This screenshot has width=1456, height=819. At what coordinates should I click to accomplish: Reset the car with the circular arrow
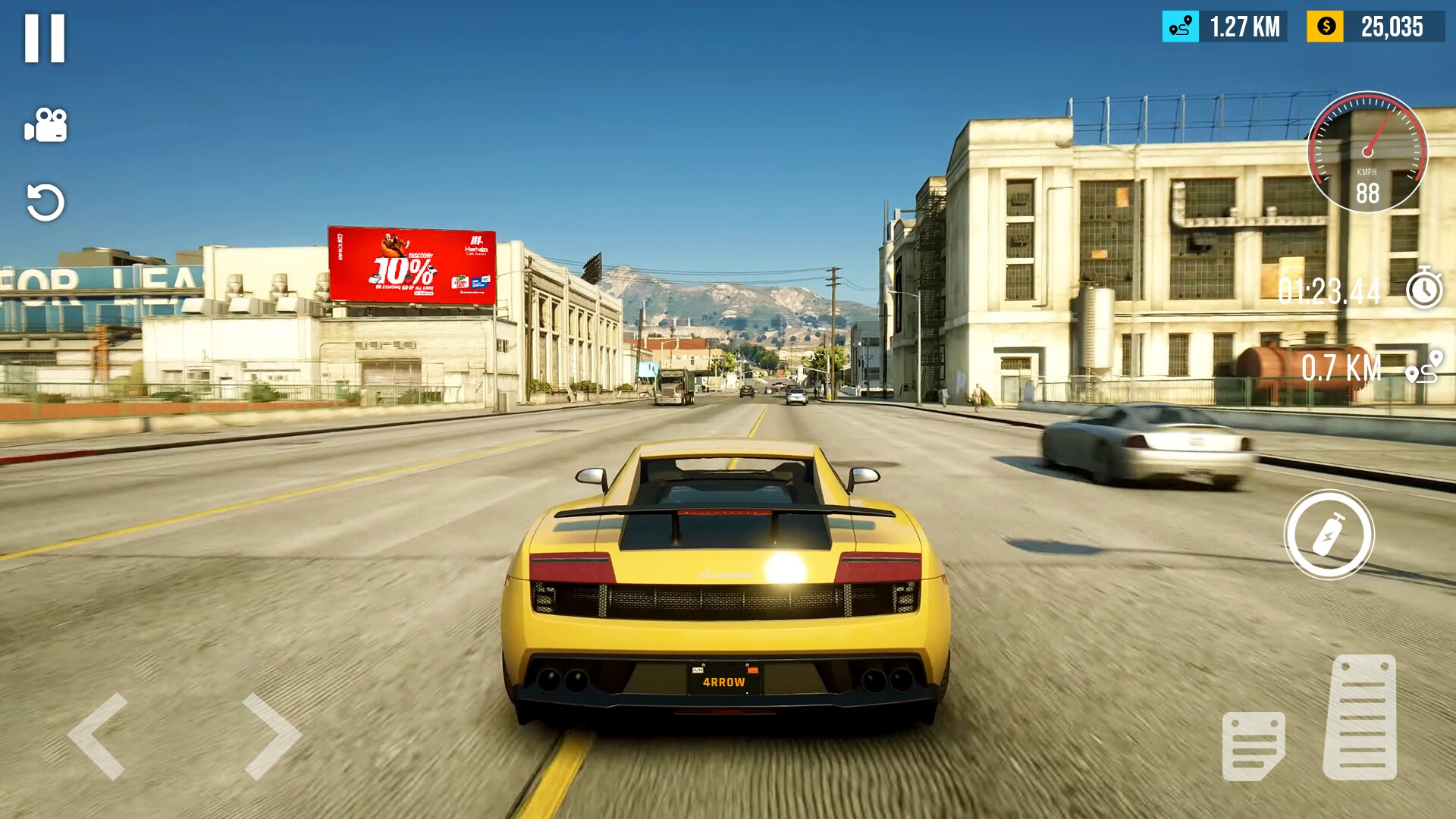(x=45, y=202)
